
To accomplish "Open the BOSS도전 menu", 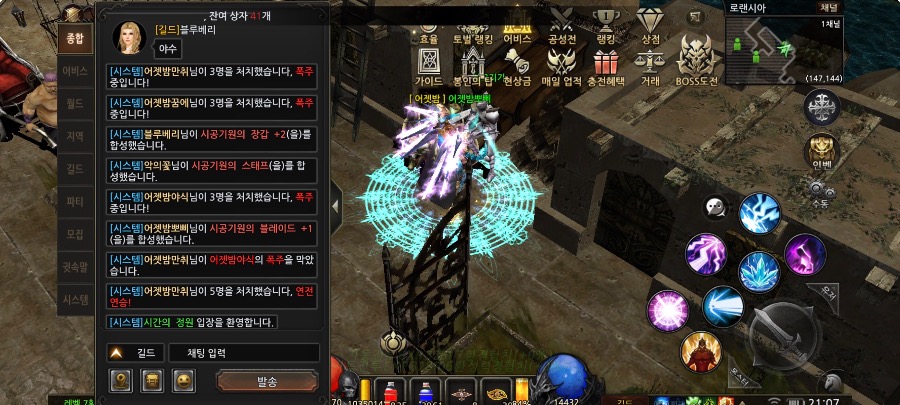I will point(696,62).
